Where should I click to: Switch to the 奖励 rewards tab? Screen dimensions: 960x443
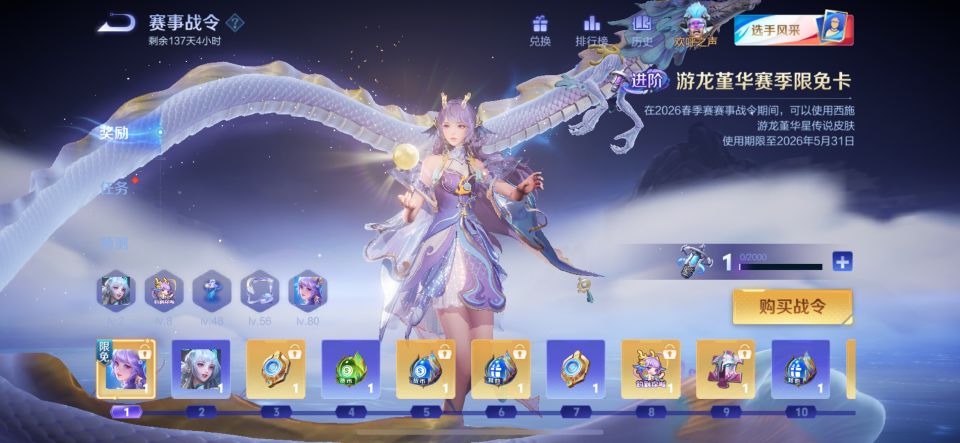coord(114,133)
